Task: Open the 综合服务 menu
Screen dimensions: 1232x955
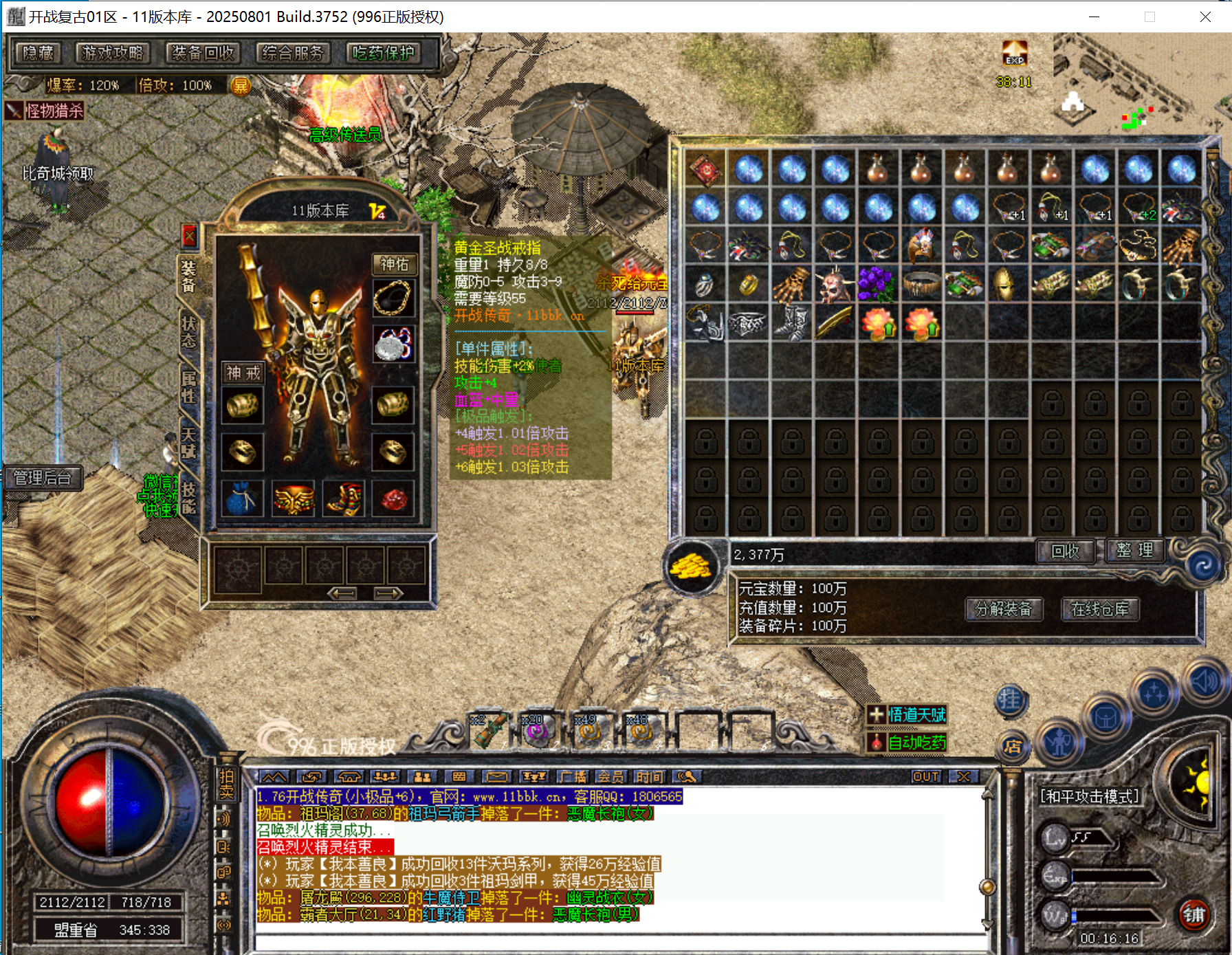Action: click(293, 53)
